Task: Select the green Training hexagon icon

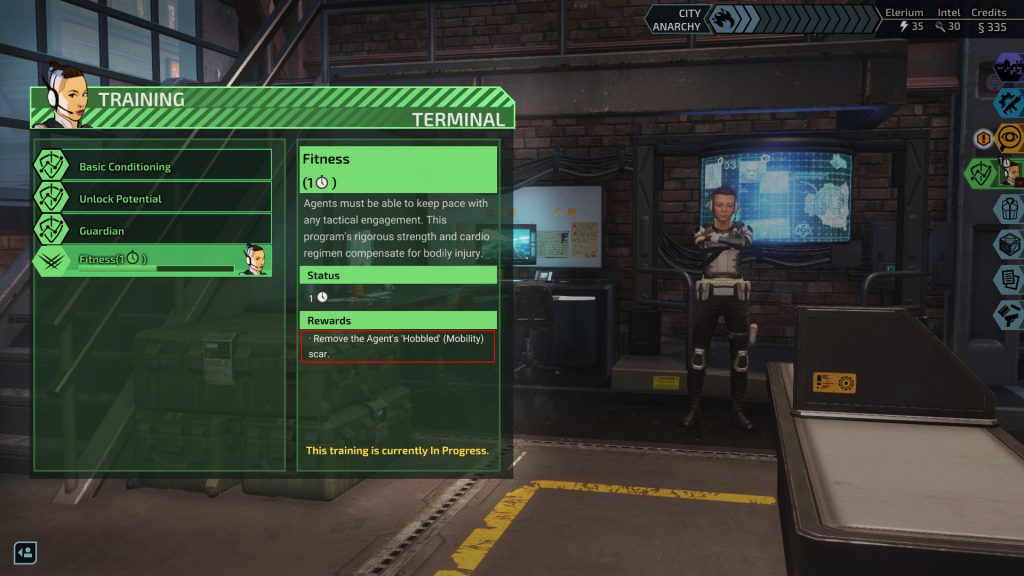Action: (982, 173)
